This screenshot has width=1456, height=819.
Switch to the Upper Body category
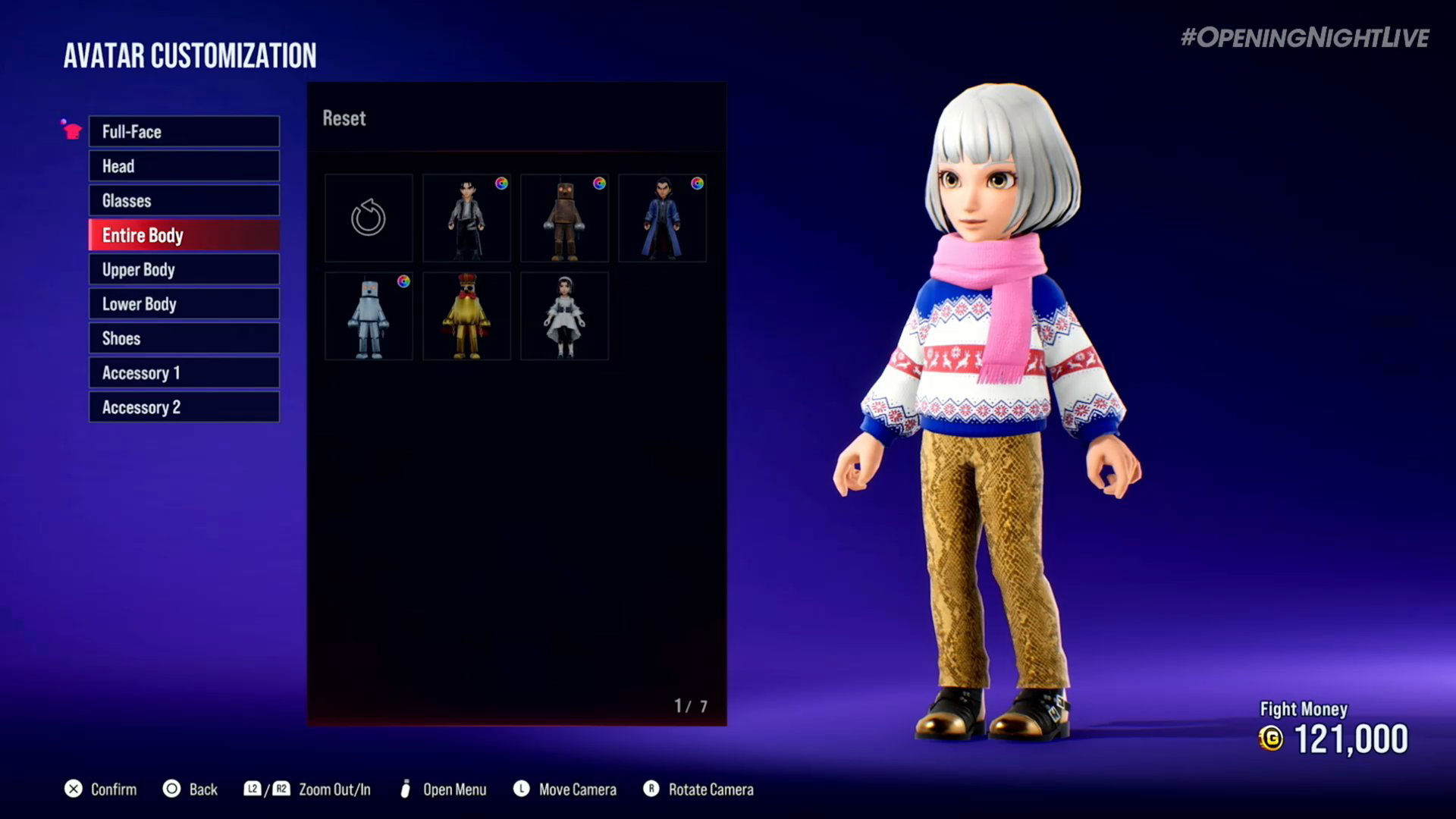coord(184,269)
